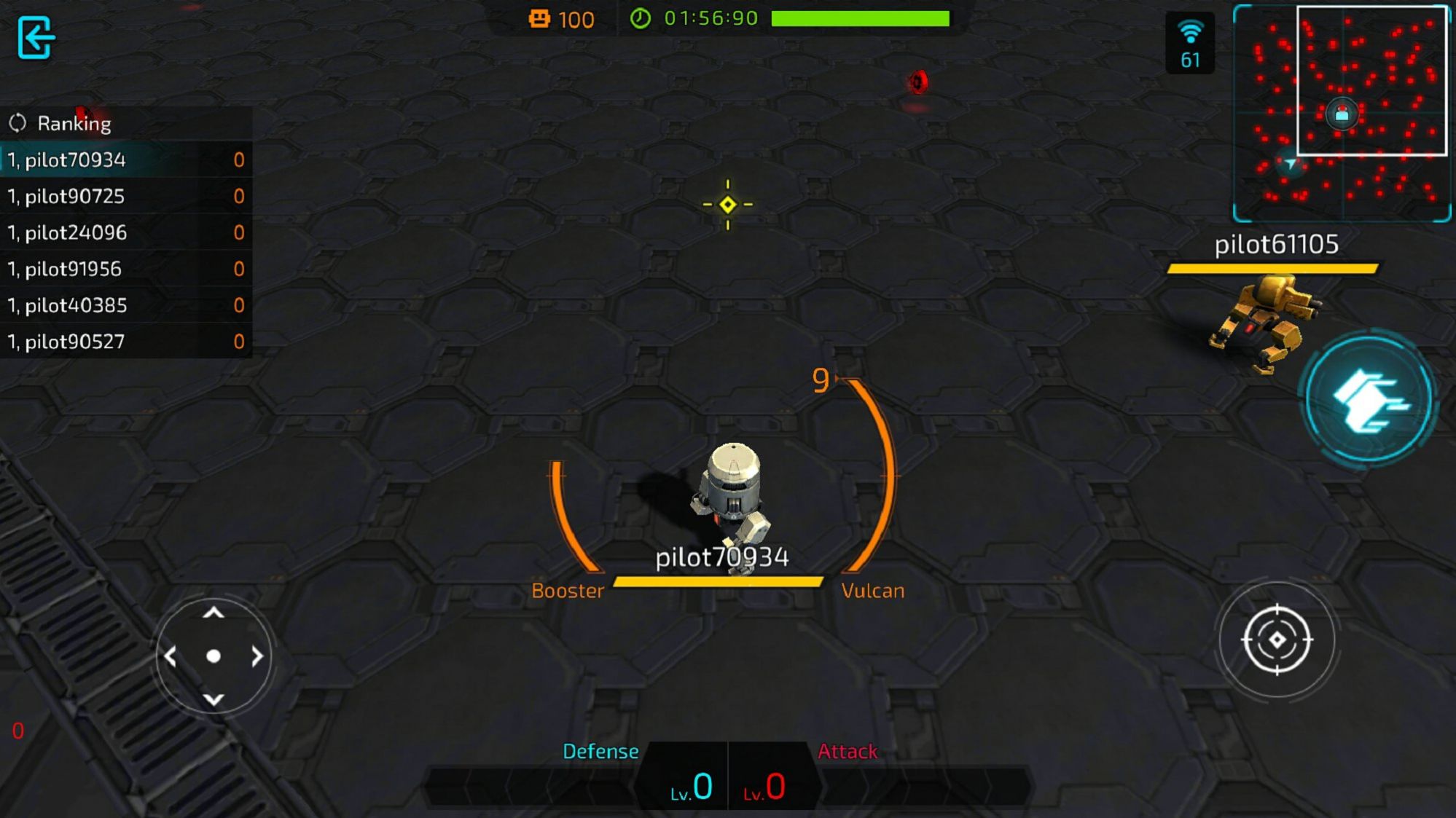
Task: Upgrade the Attack level
Action: (767, 783)
